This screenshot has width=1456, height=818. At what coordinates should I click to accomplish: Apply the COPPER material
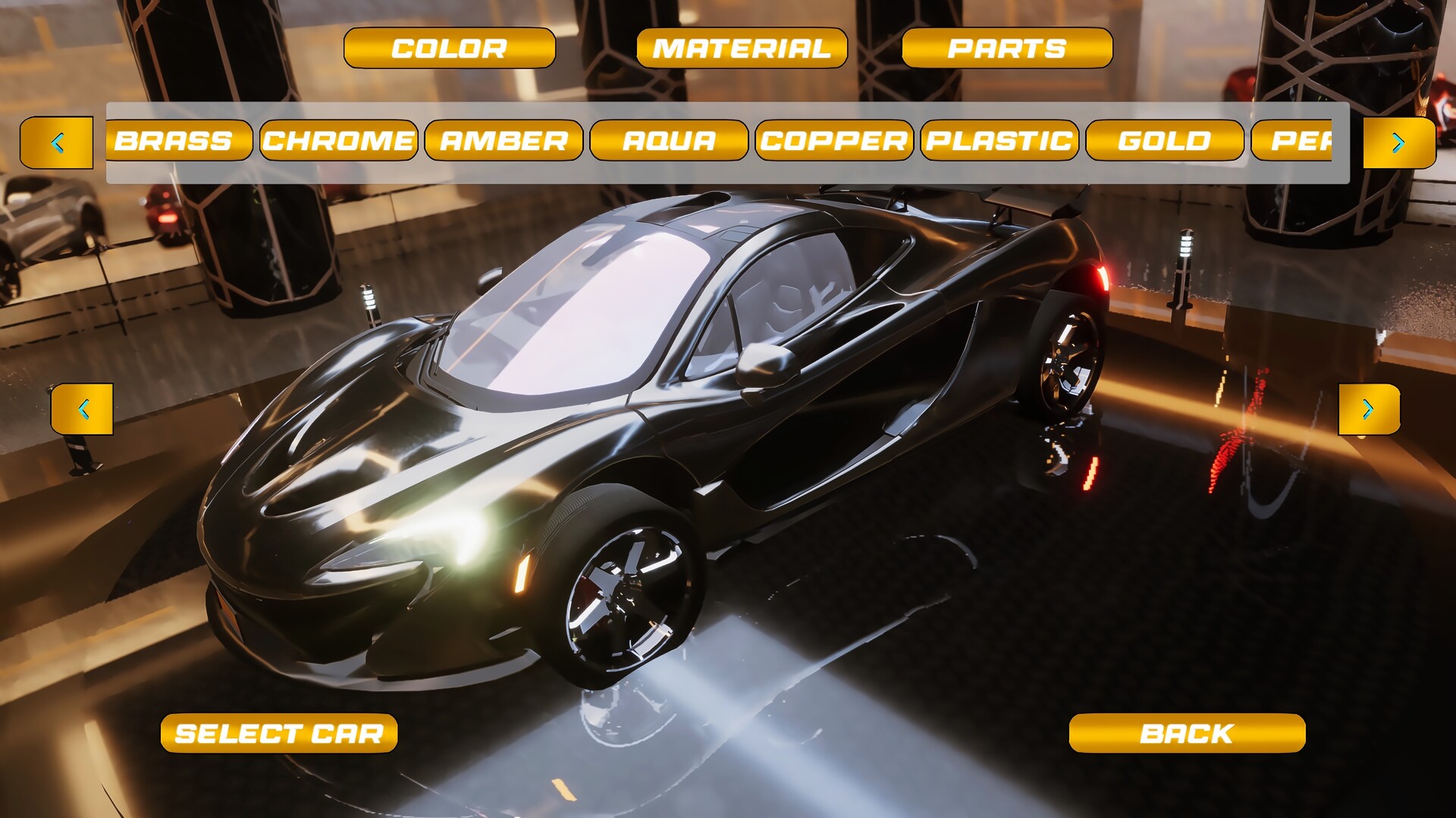[x=833, y=141]
